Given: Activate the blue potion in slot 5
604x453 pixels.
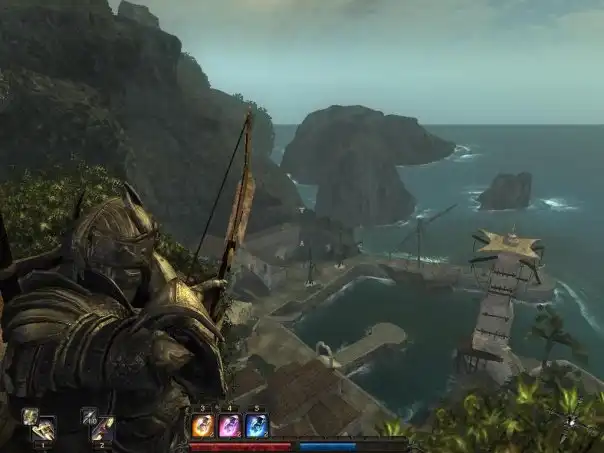Looking at the screenshot, I should [257, 426].
